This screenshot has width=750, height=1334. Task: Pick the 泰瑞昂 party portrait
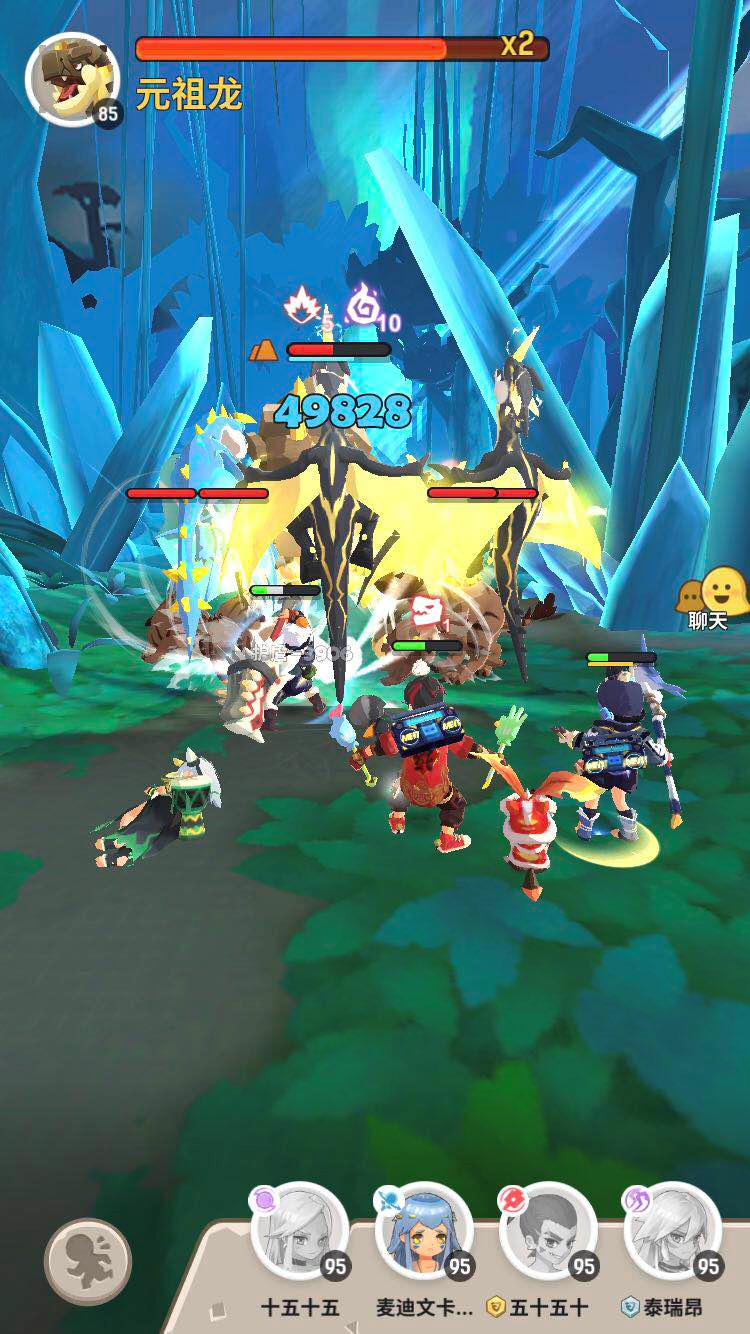[672, 1232]
